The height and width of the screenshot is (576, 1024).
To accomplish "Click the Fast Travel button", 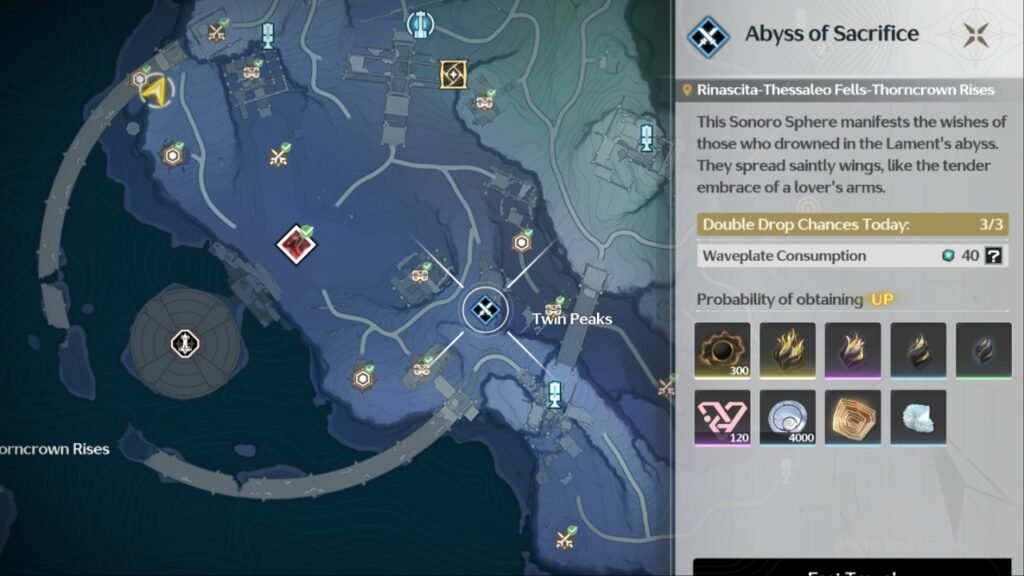I will [x=852, y=568].
